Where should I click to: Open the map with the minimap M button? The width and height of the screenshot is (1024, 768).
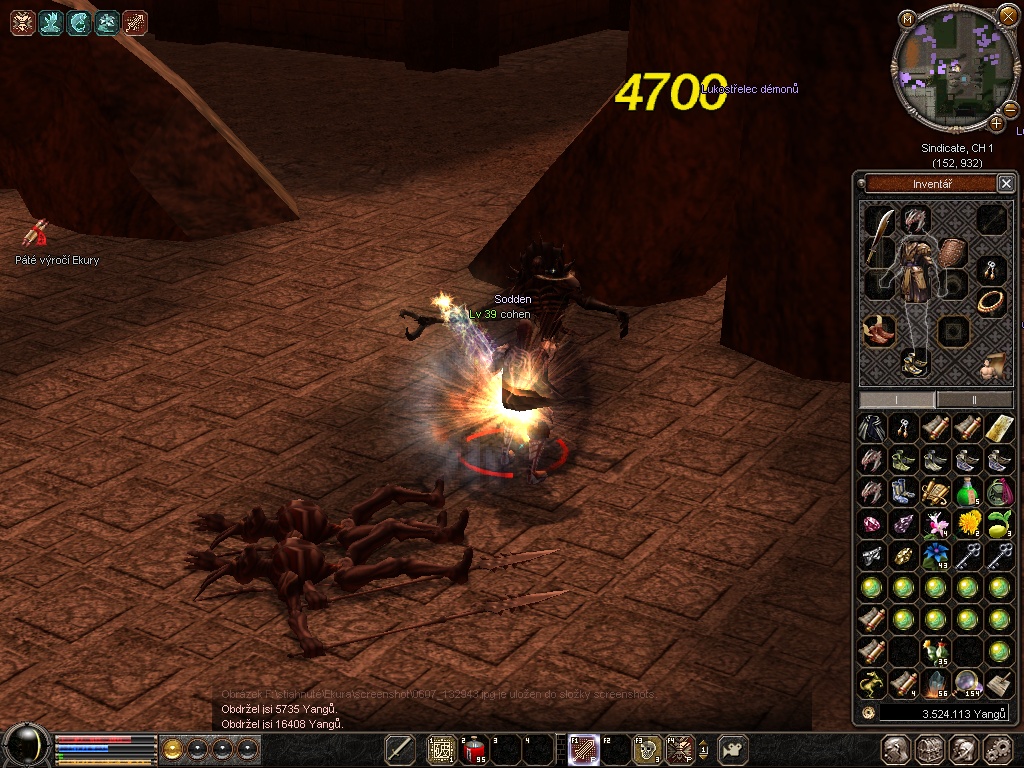tap(907, 19)
